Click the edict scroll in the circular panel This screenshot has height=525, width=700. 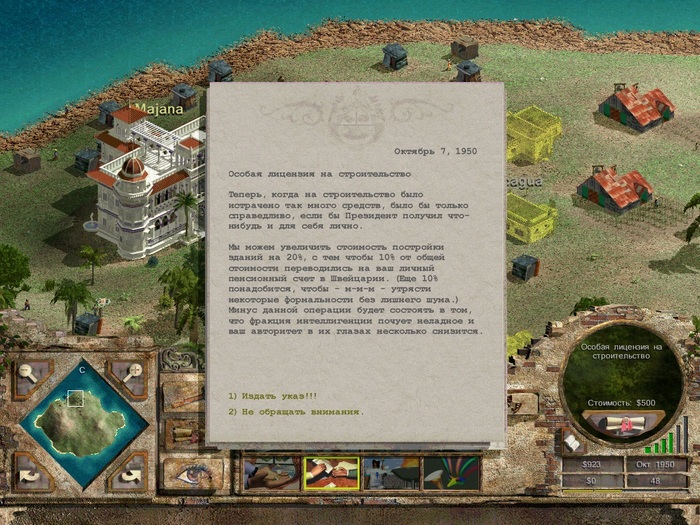click(624, 424)
